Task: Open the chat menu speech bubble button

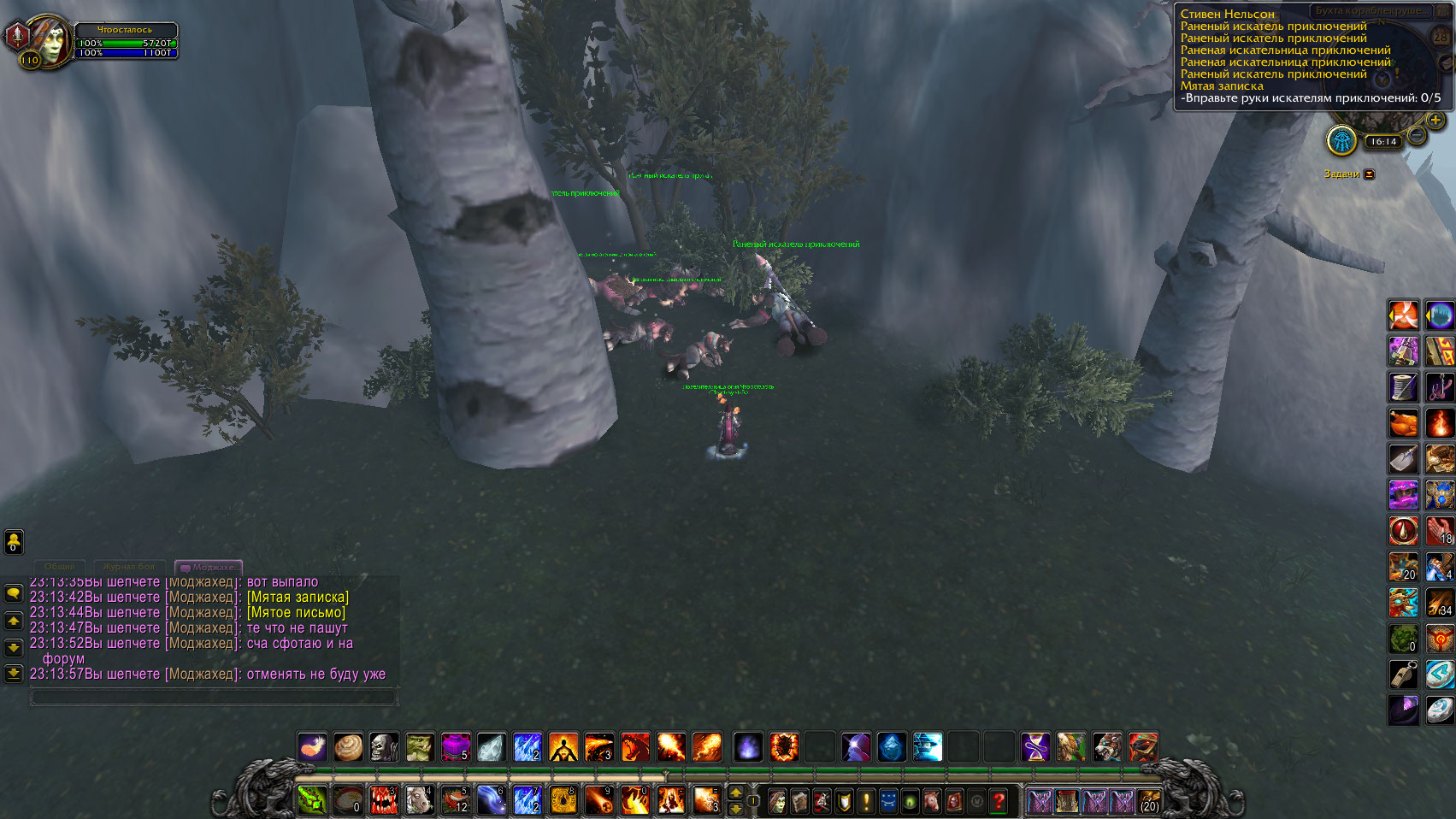Action: tap(14, 592)
